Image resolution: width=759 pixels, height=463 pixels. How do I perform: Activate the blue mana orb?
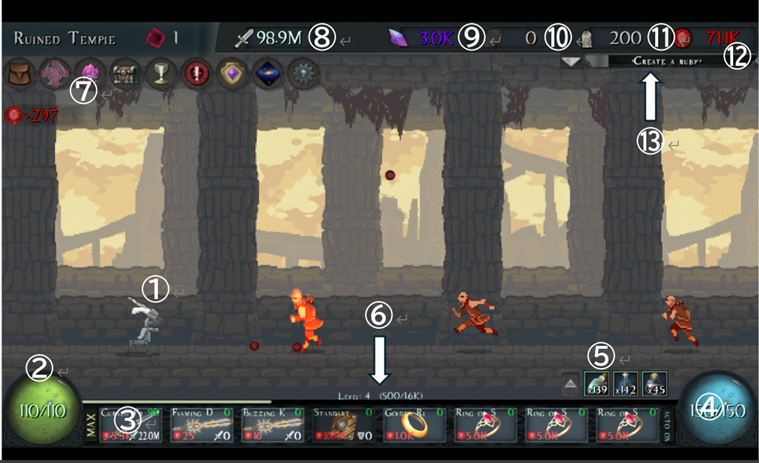[716, 411]
